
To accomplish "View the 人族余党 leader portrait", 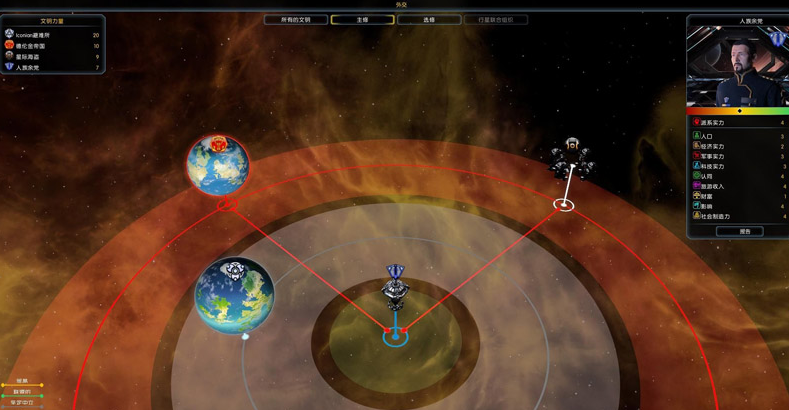I will [x=738, y=66].
